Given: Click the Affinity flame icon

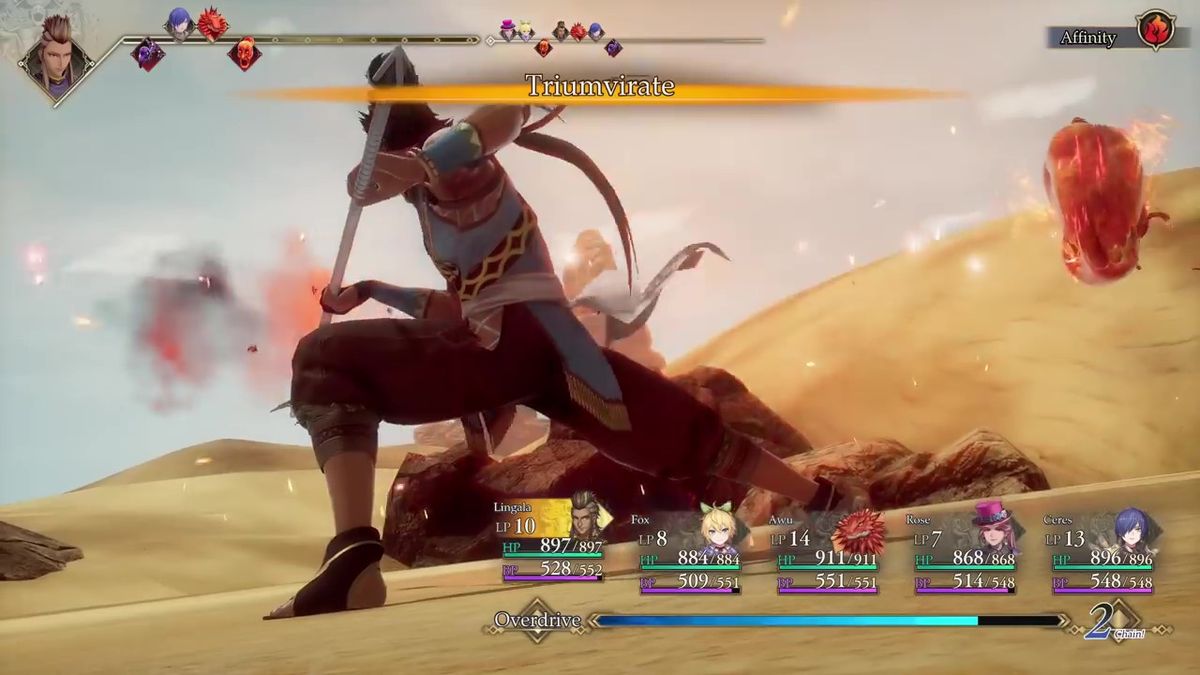Looking at the screenshot, I should coord(1157,31).
